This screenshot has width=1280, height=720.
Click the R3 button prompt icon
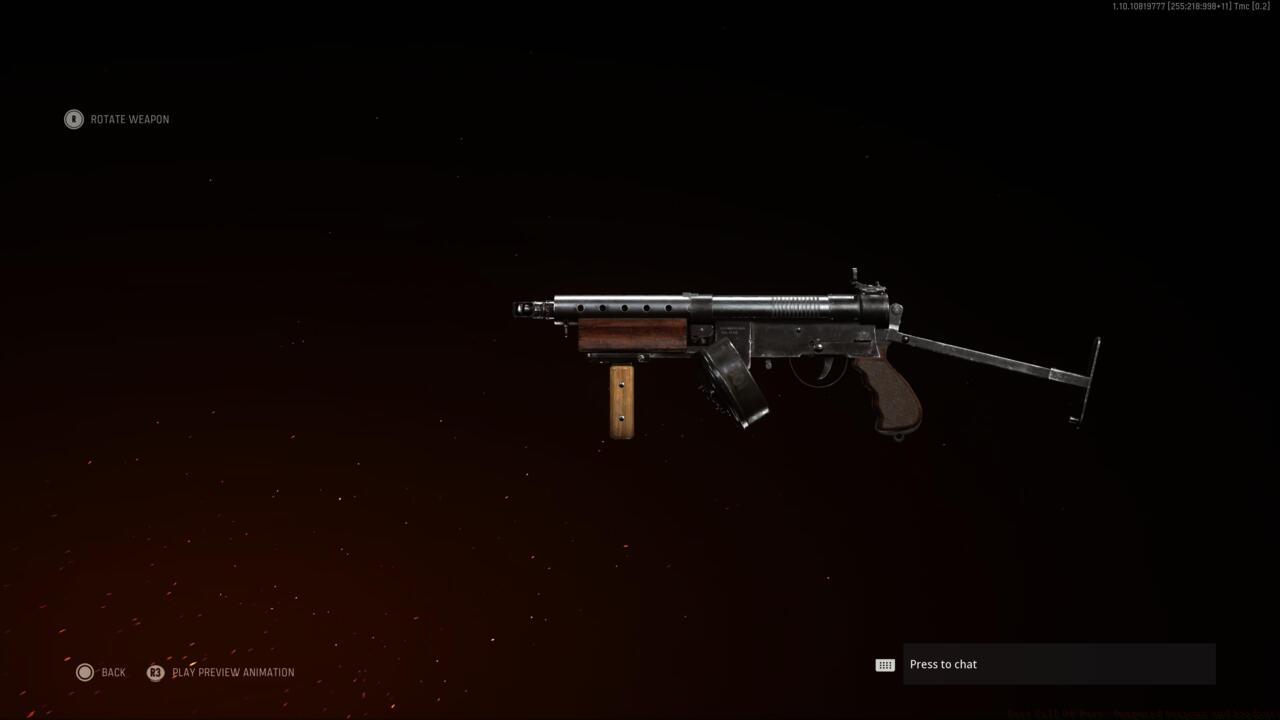point(156,673)
